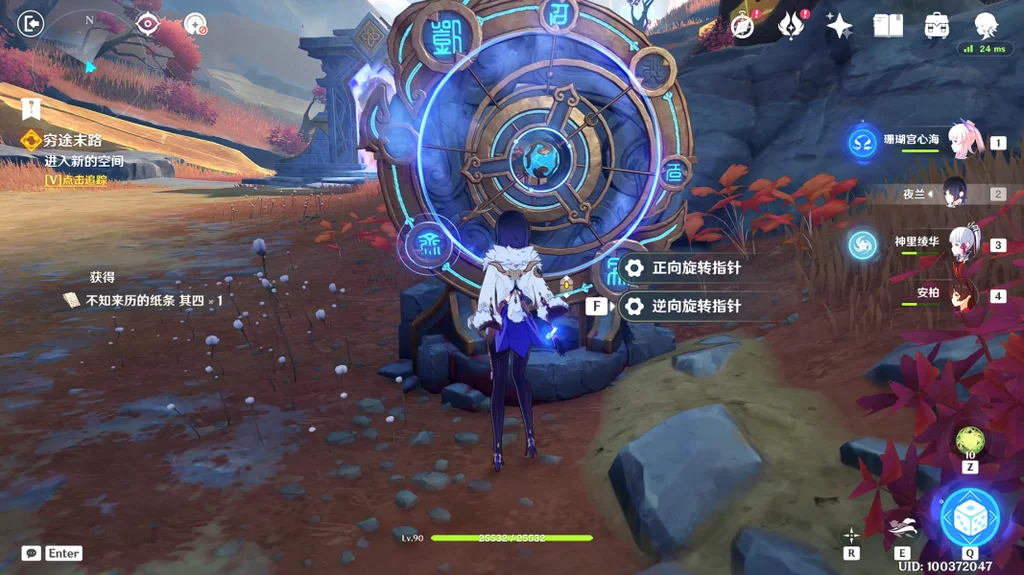
Task: Select party member 夜兰
Action: point(961,194)
